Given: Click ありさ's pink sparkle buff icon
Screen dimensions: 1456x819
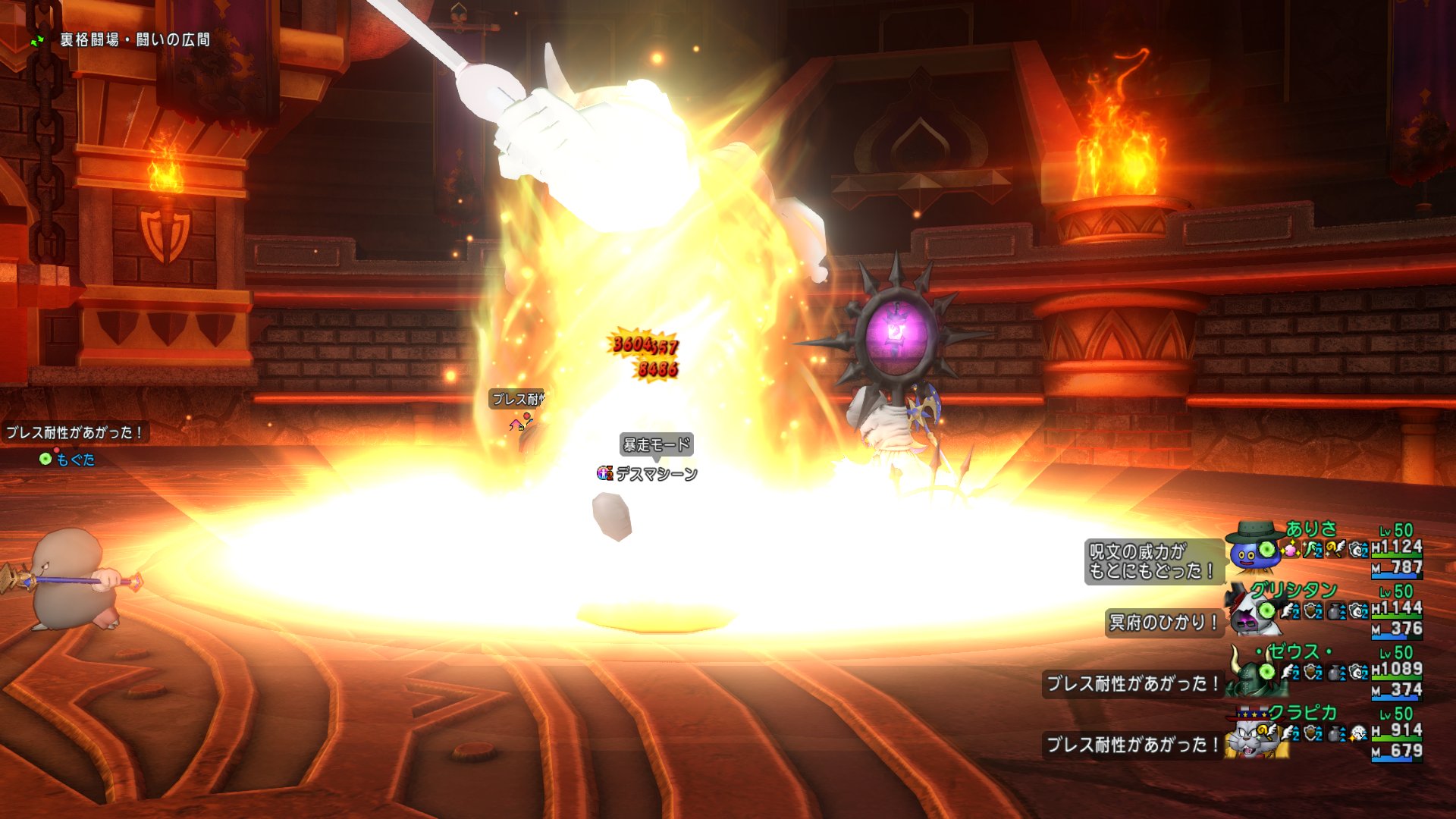Looking at the screenshot, I should pos(1291,549).
